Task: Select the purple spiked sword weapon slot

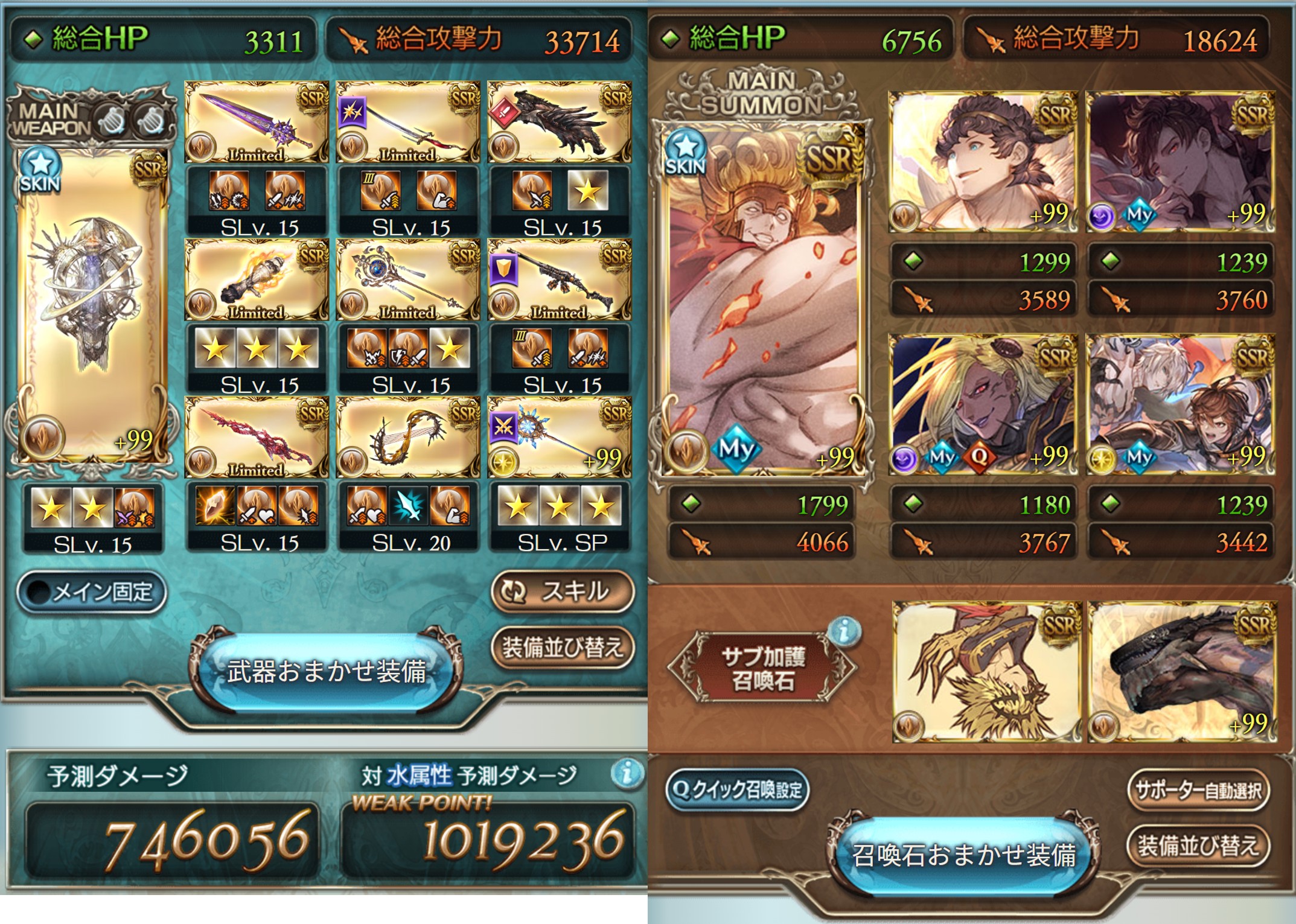Action: coord(257,123)
